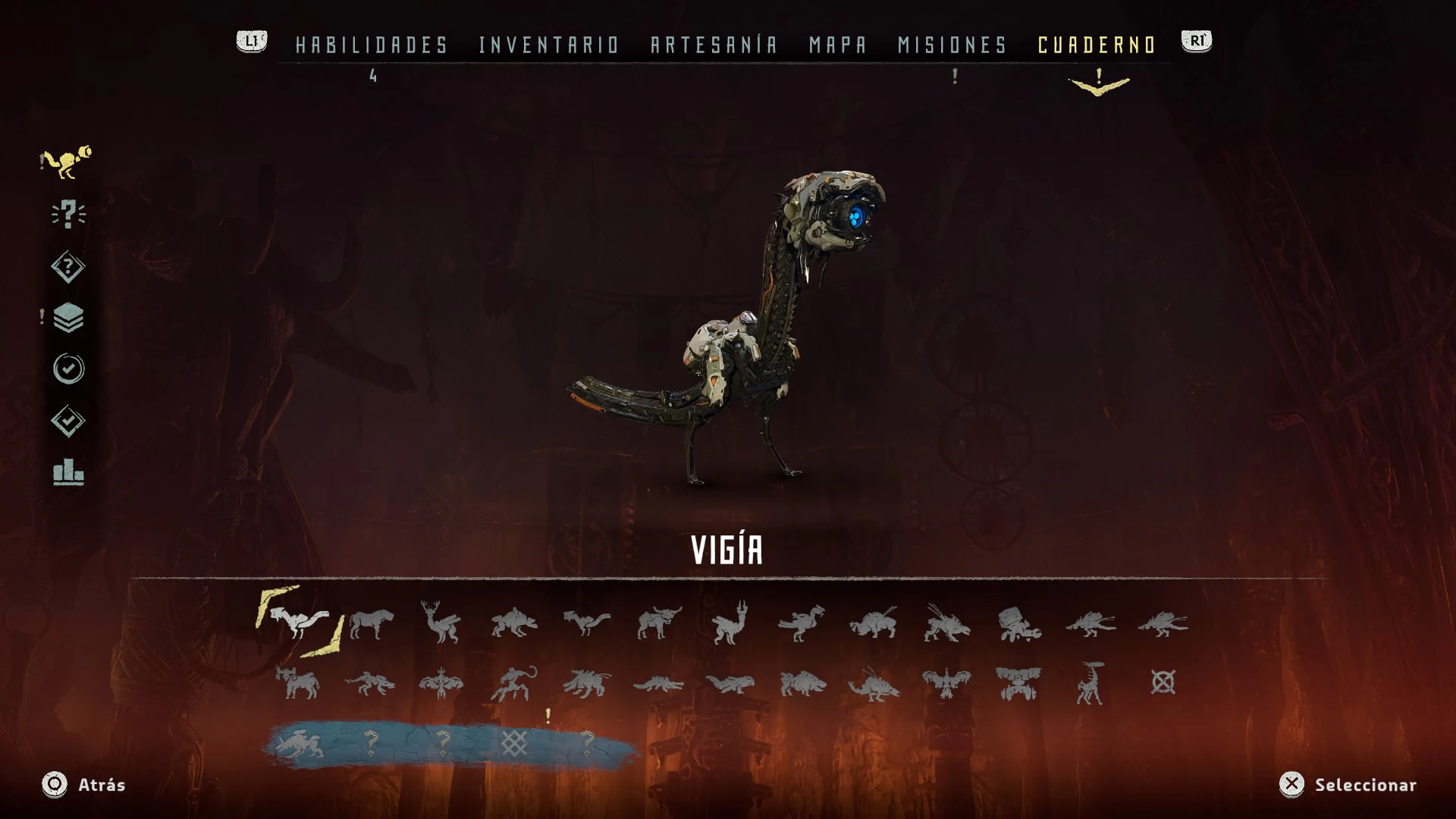Select the circled checkmark sidebar category

coord(68,369)
